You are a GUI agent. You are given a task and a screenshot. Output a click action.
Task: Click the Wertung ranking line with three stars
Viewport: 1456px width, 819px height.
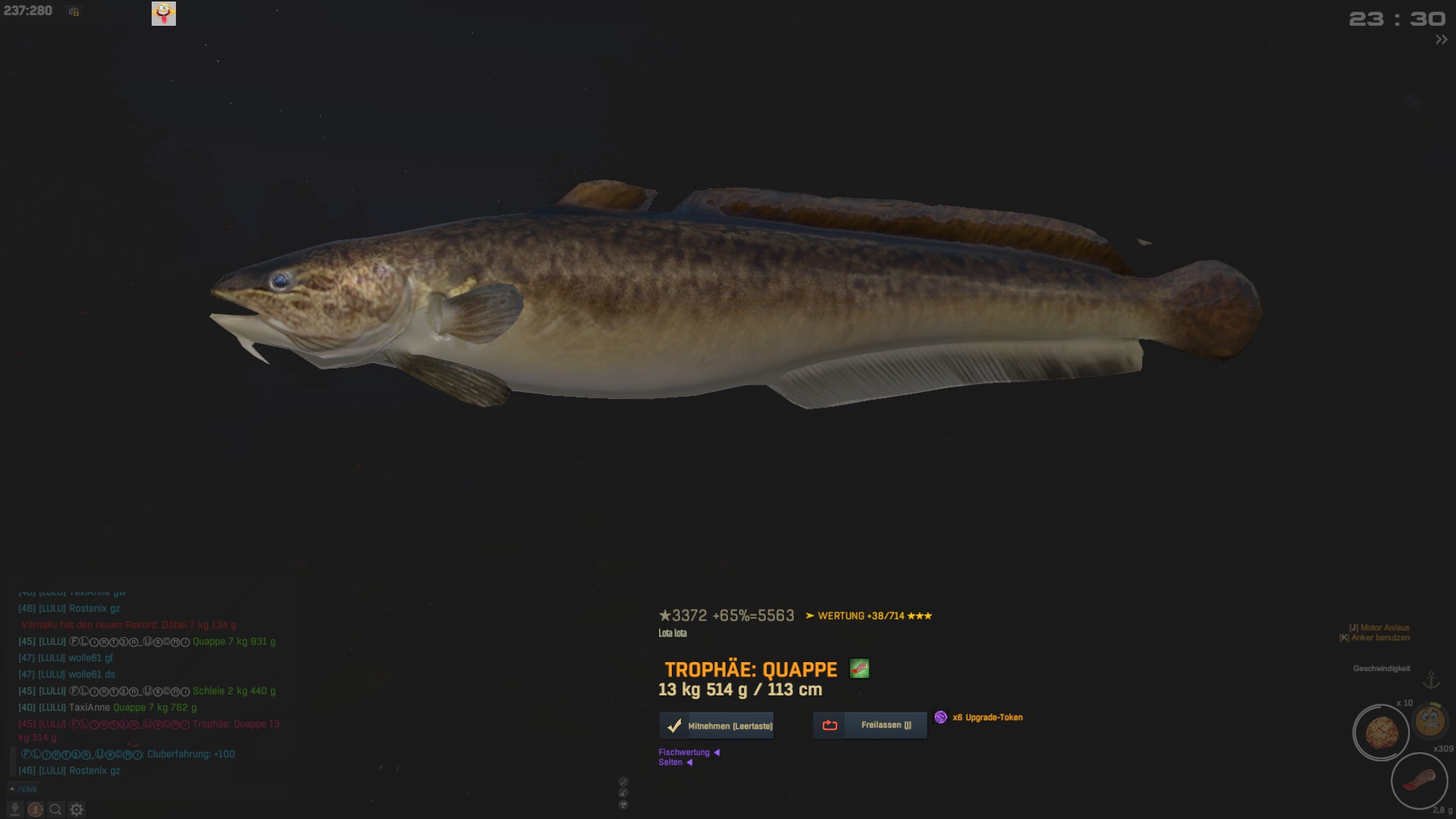[869, 616]
